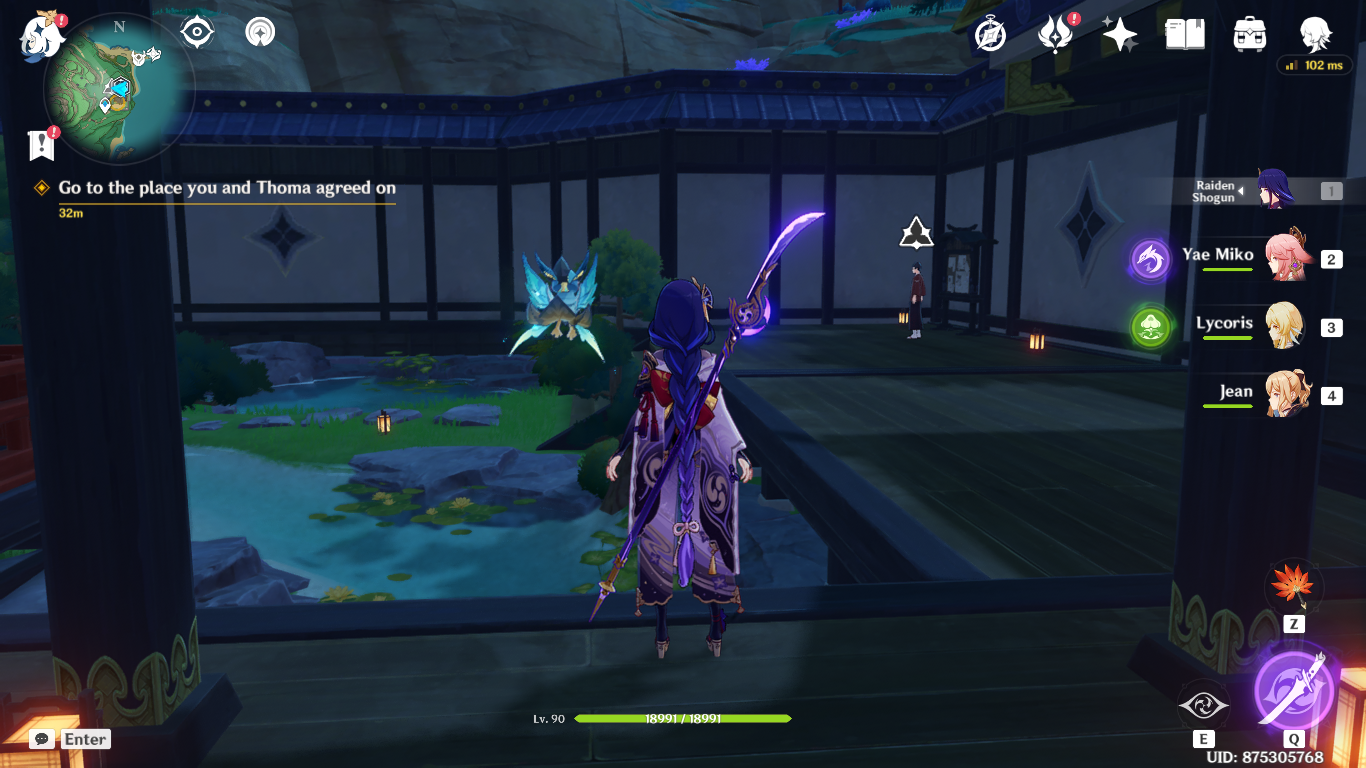Open the Events pocket-watch icon
Image resolution: width=1366 pixels, height=768 pixels.
[x=988, y=32]
